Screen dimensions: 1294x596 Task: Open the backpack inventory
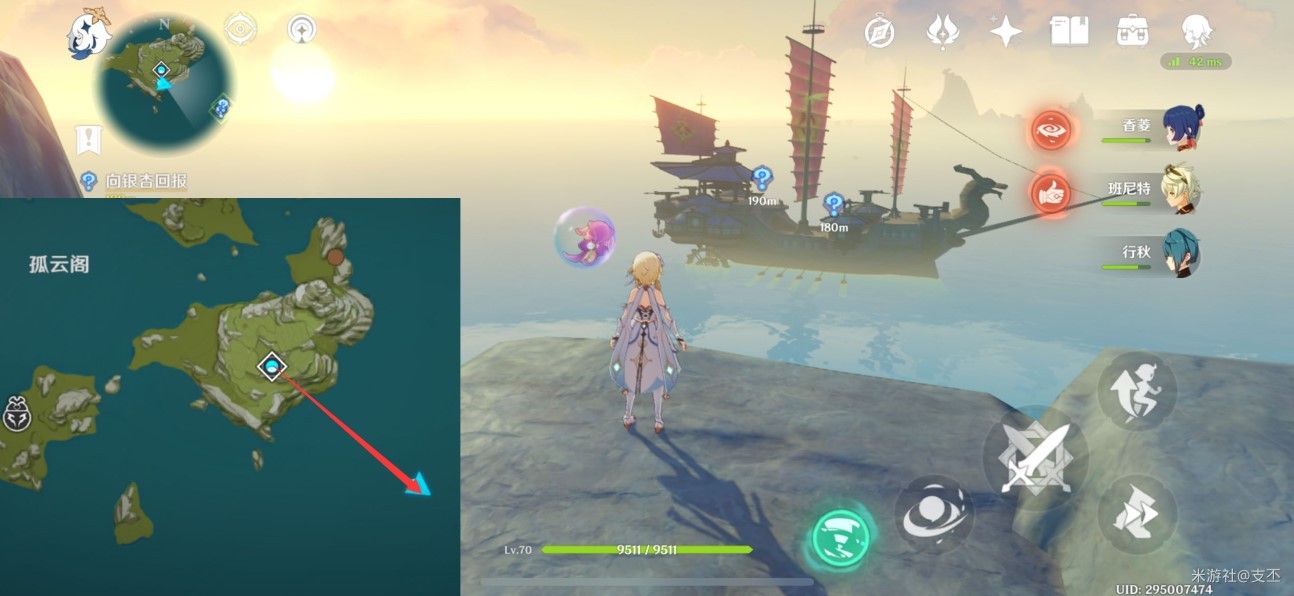(1132, 32)
